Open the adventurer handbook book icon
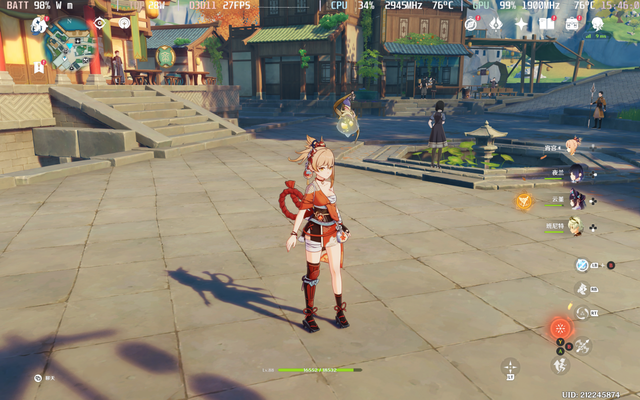 [x=546, y=23]
